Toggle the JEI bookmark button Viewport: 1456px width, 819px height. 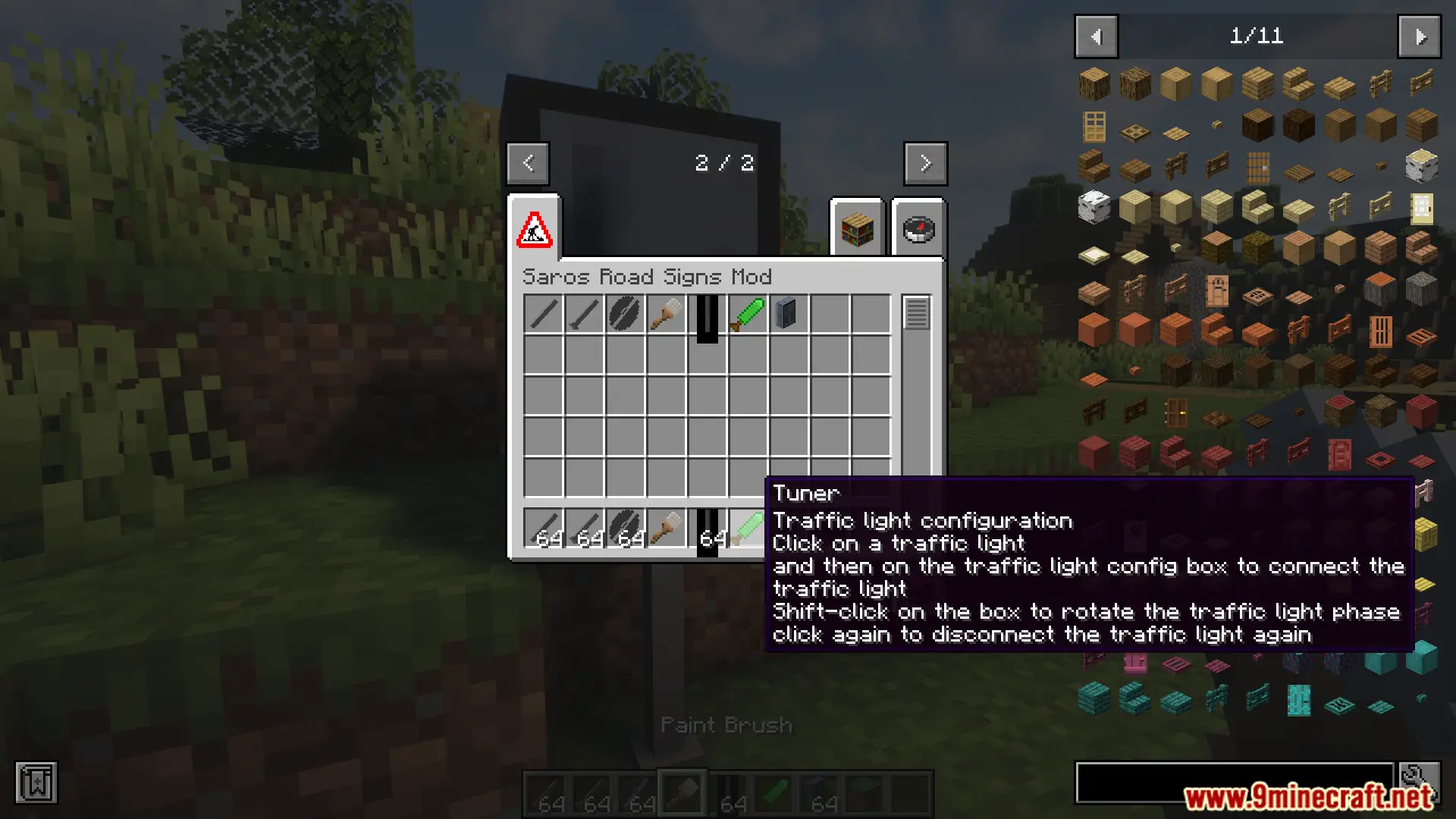coord(36,783)
